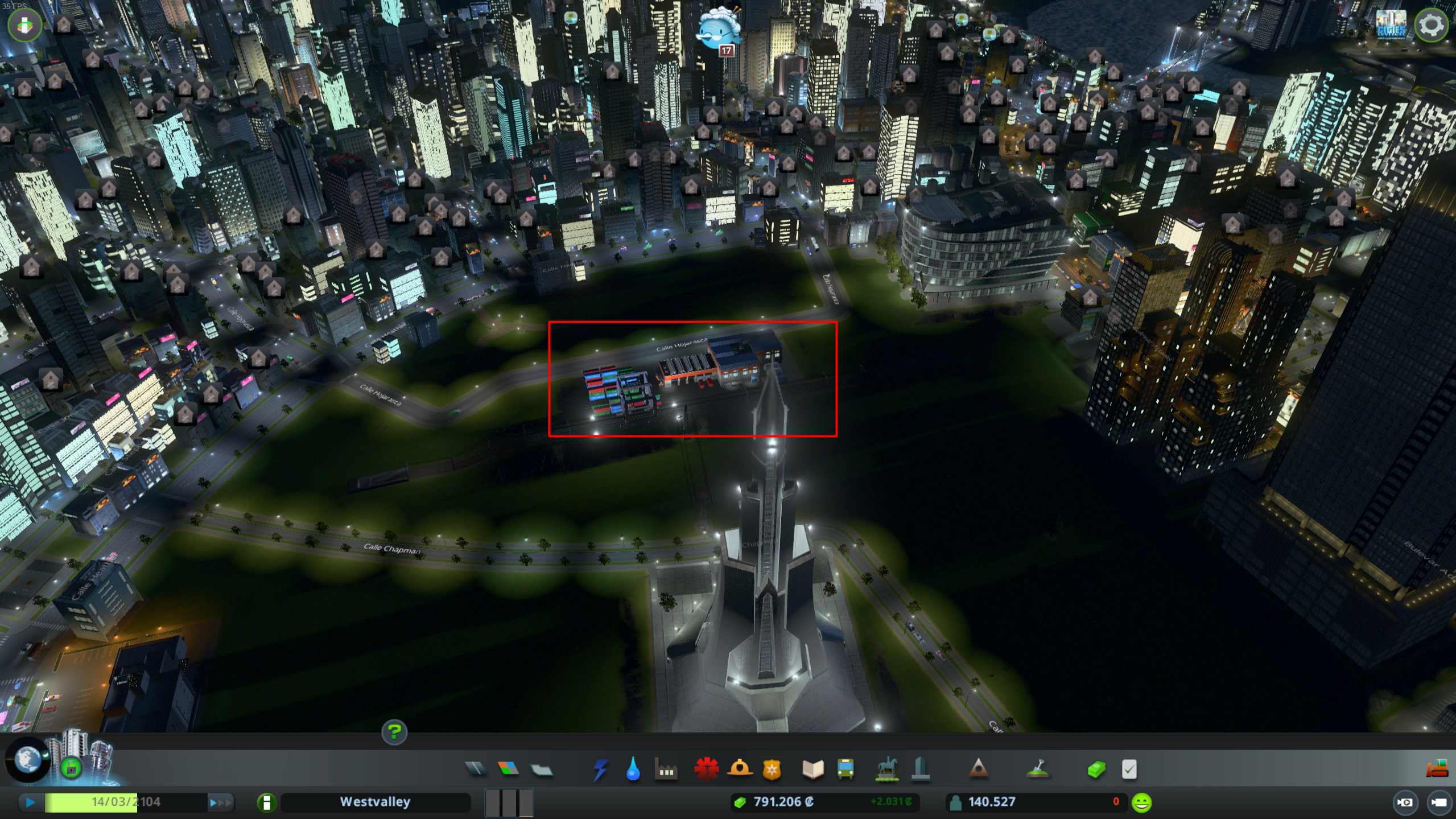
Task: Click the Westvalley city name field
Action: click(x=376, y=802)
